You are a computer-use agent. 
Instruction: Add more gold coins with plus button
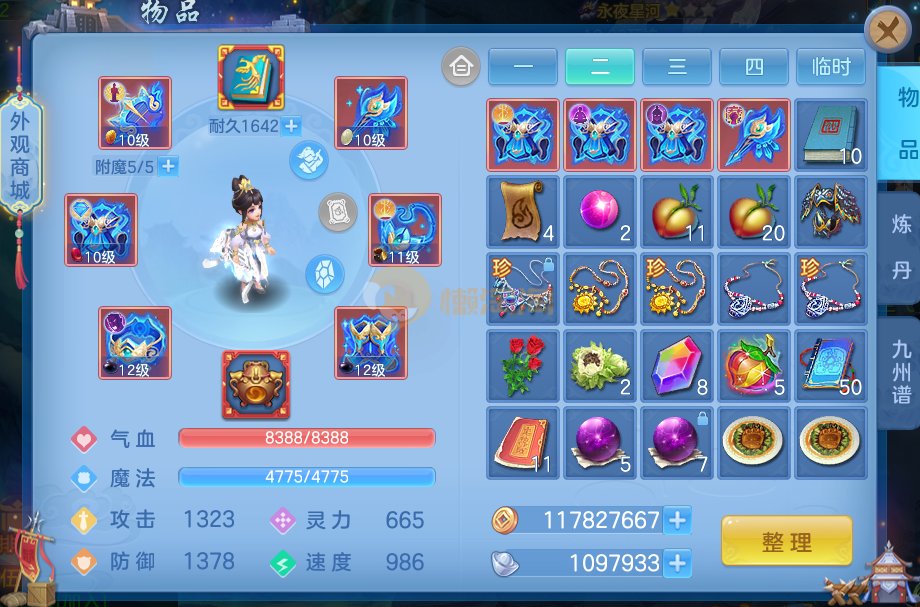point(677,520)
